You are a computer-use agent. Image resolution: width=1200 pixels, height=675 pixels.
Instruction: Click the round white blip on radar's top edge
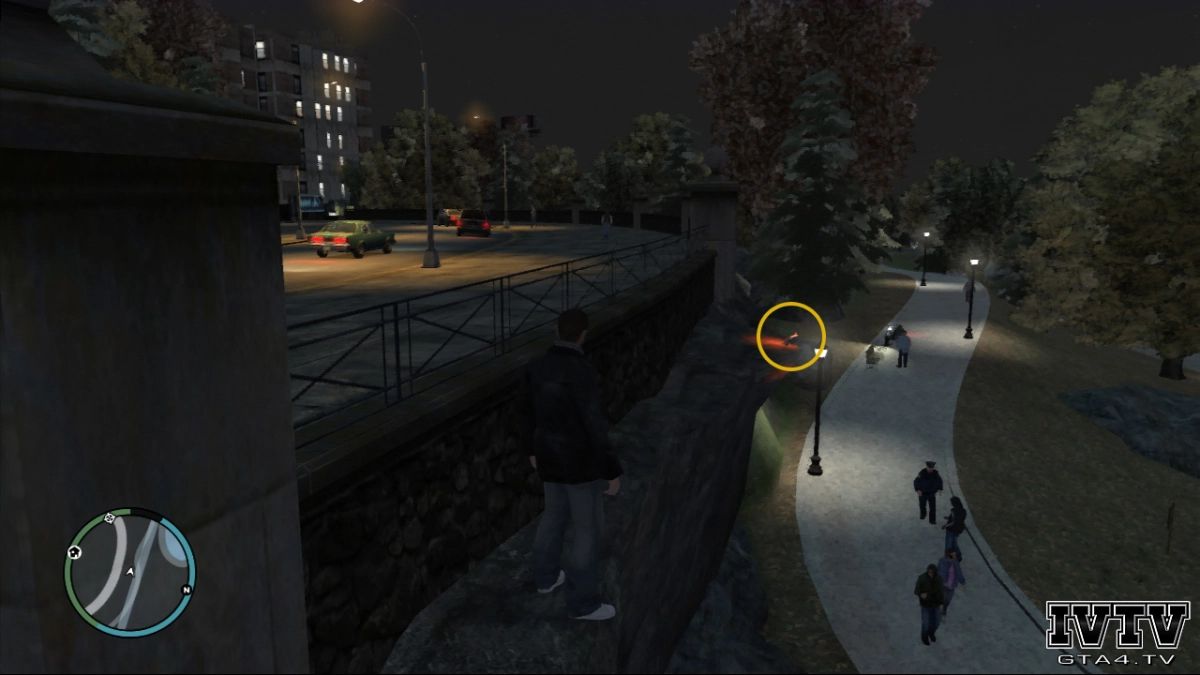pos(109,519)
